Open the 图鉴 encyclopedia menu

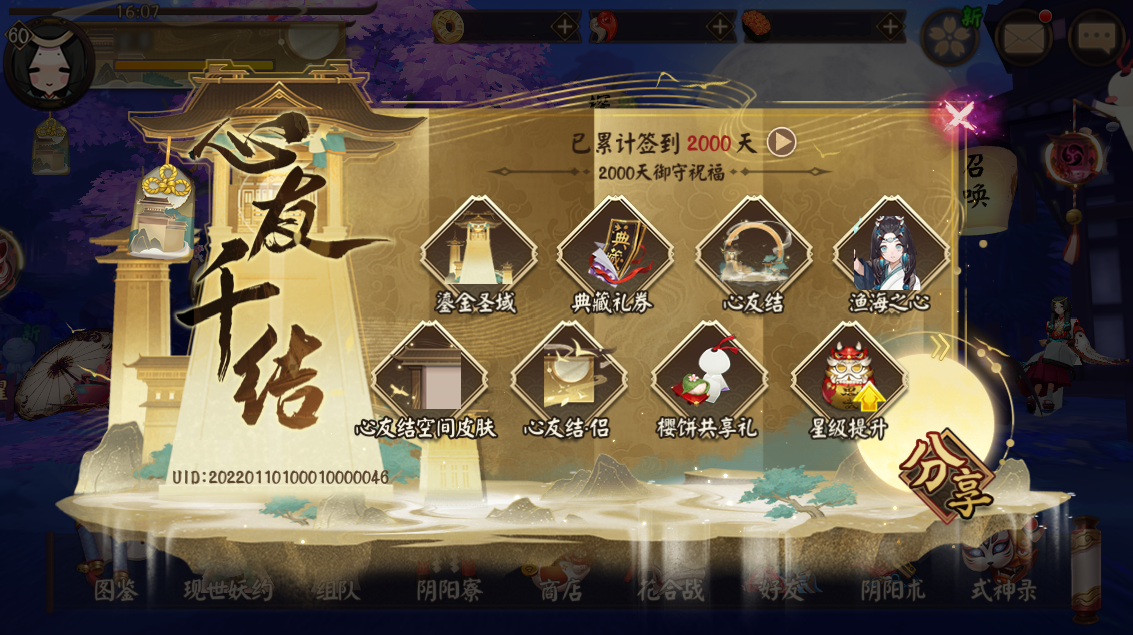(x=116, y=588)
